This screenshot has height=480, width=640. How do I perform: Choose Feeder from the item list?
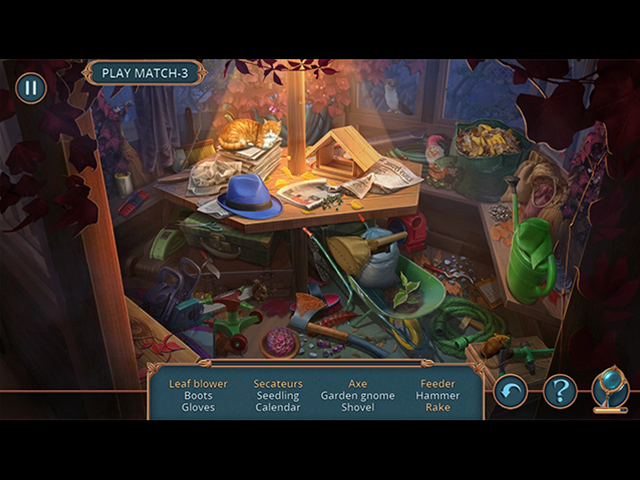[438, 383]
